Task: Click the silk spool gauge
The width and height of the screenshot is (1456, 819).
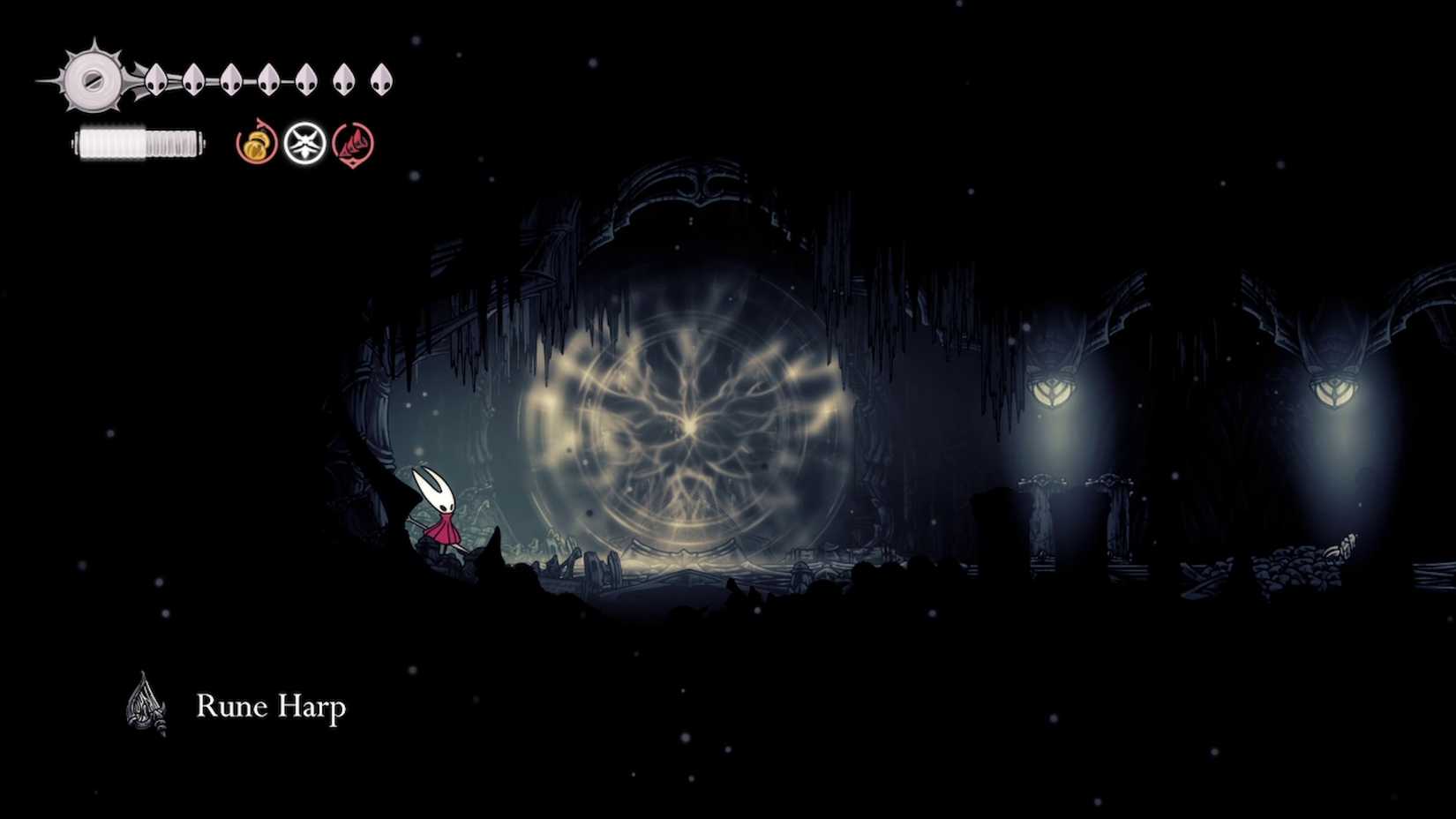Action: [137, 141]
